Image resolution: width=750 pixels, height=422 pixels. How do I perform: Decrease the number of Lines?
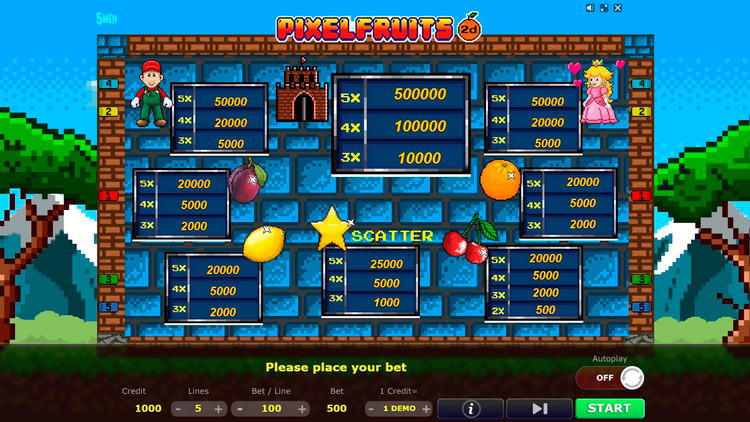pyautogui.click(x=178, y=409)
